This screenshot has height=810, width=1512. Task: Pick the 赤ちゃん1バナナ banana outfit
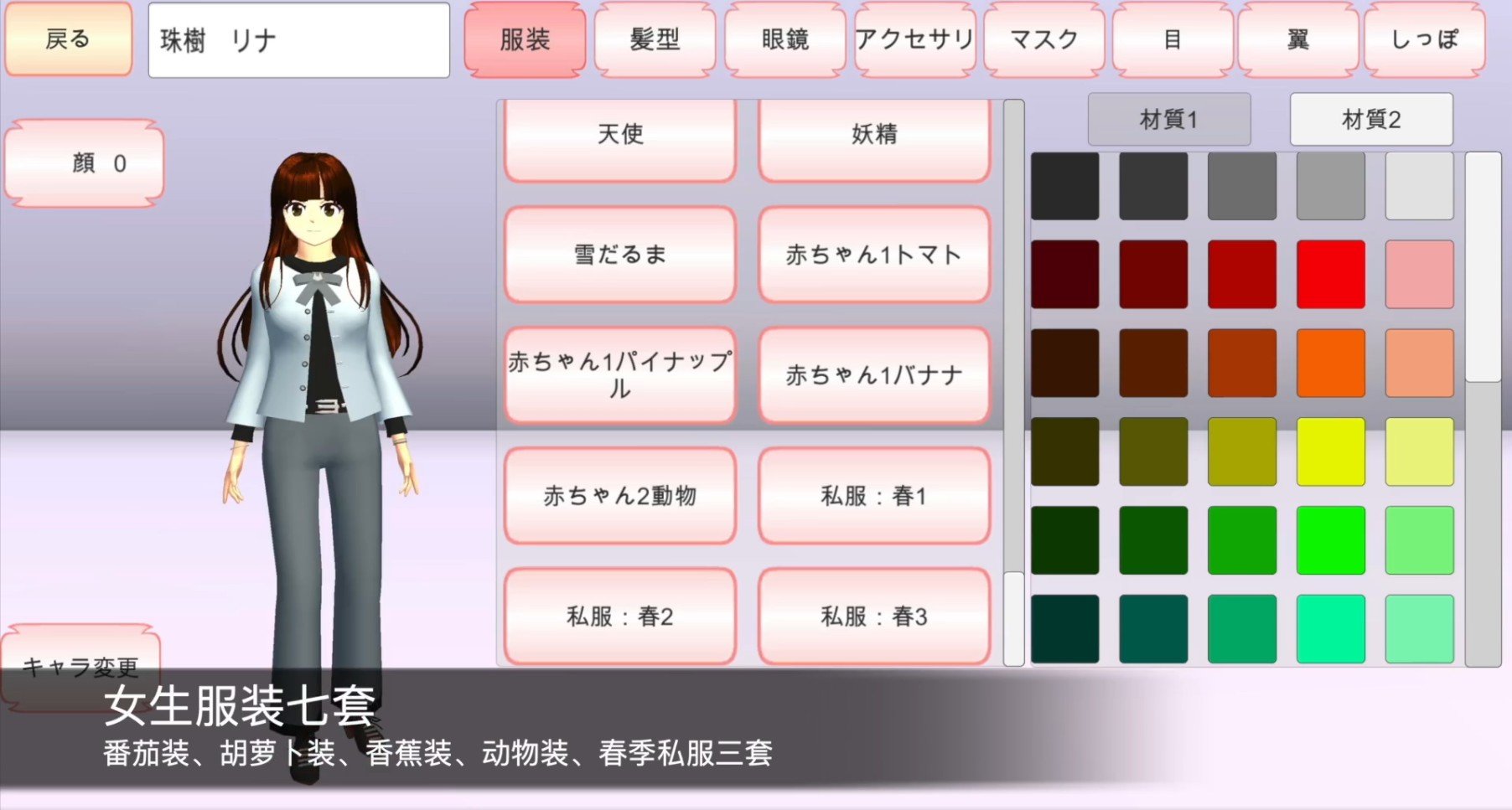coord(874,375)
